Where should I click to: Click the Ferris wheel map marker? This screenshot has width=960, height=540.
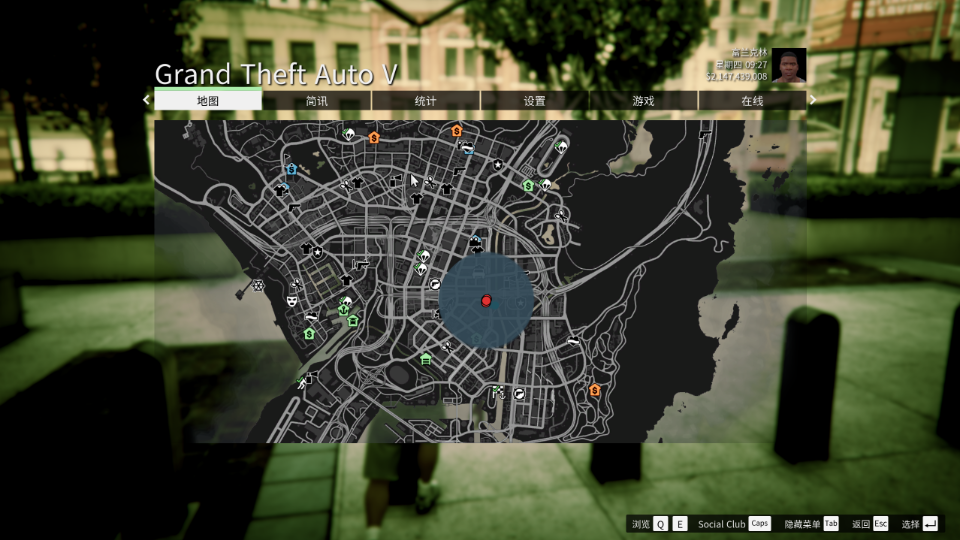click(258, 286)
